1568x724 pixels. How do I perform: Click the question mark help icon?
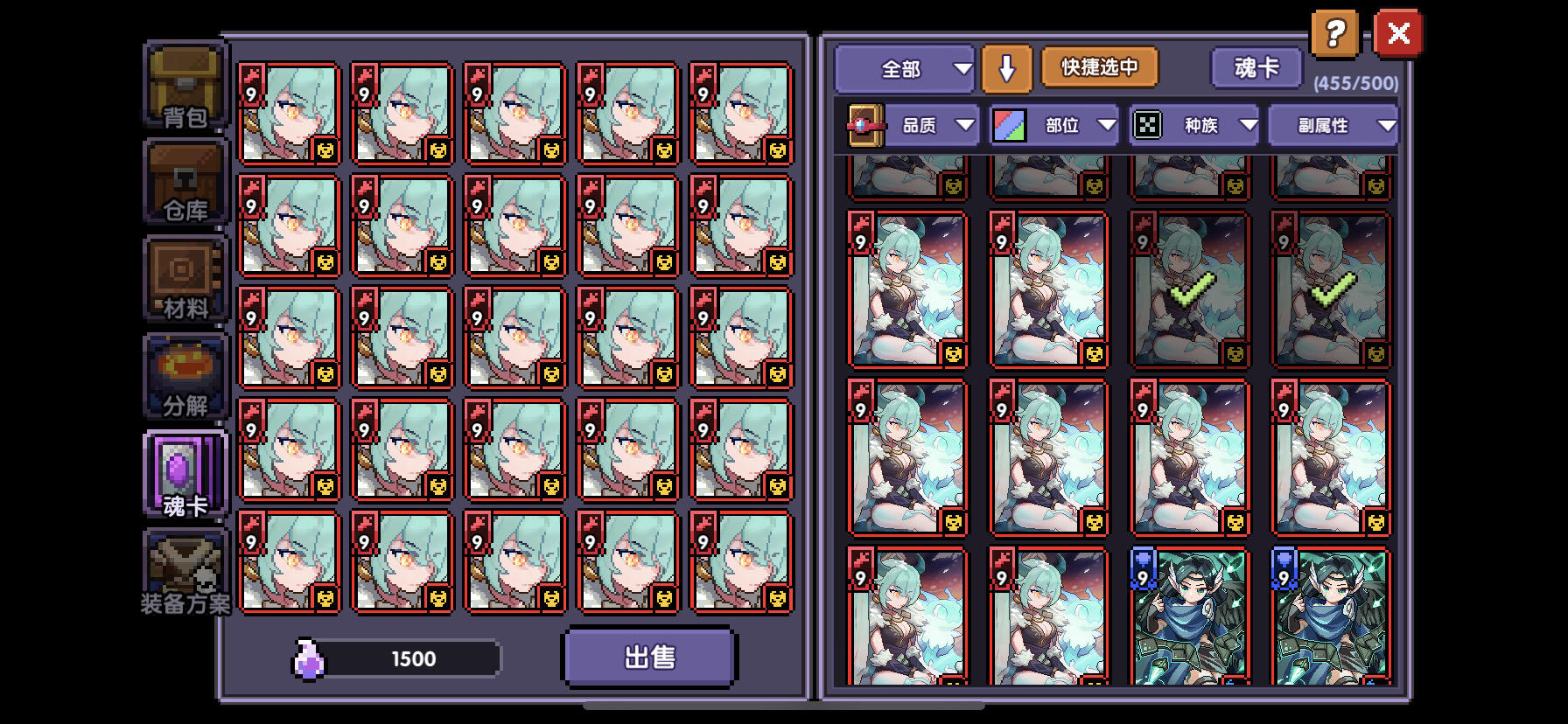pyautogui.click(x=1333, y=33)
